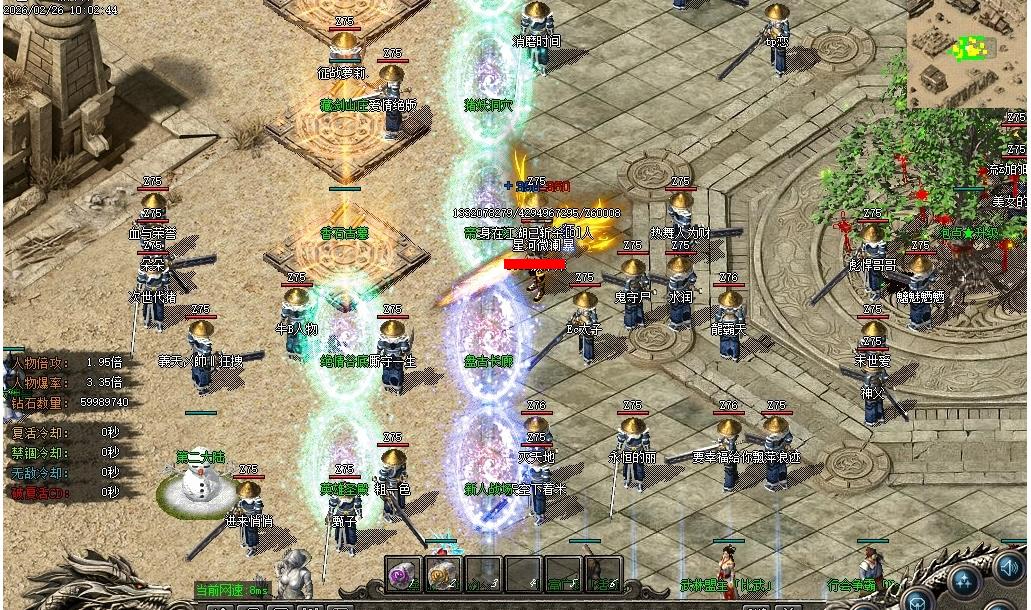Use the golden scroll item in the hotbar
Viewport: 1031px width, 610px height.
(442, 574)
